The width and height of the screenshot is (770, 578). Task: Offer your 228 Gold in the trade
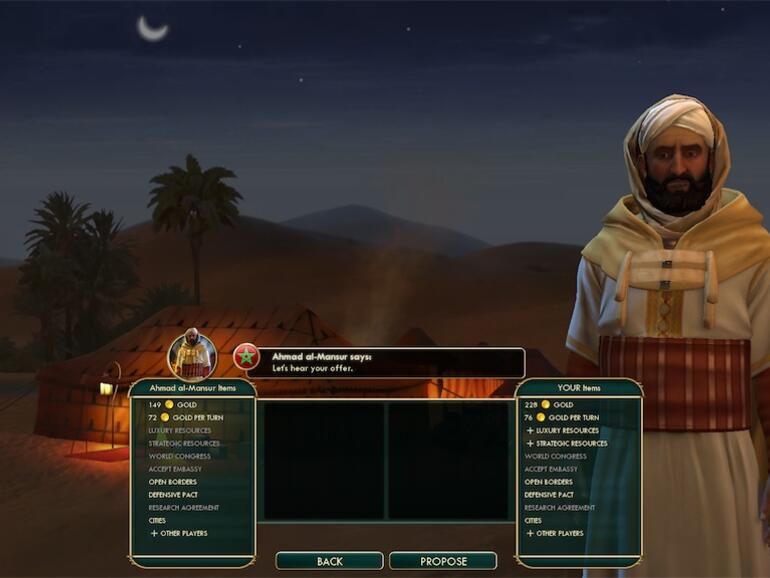tap(551, 404)
